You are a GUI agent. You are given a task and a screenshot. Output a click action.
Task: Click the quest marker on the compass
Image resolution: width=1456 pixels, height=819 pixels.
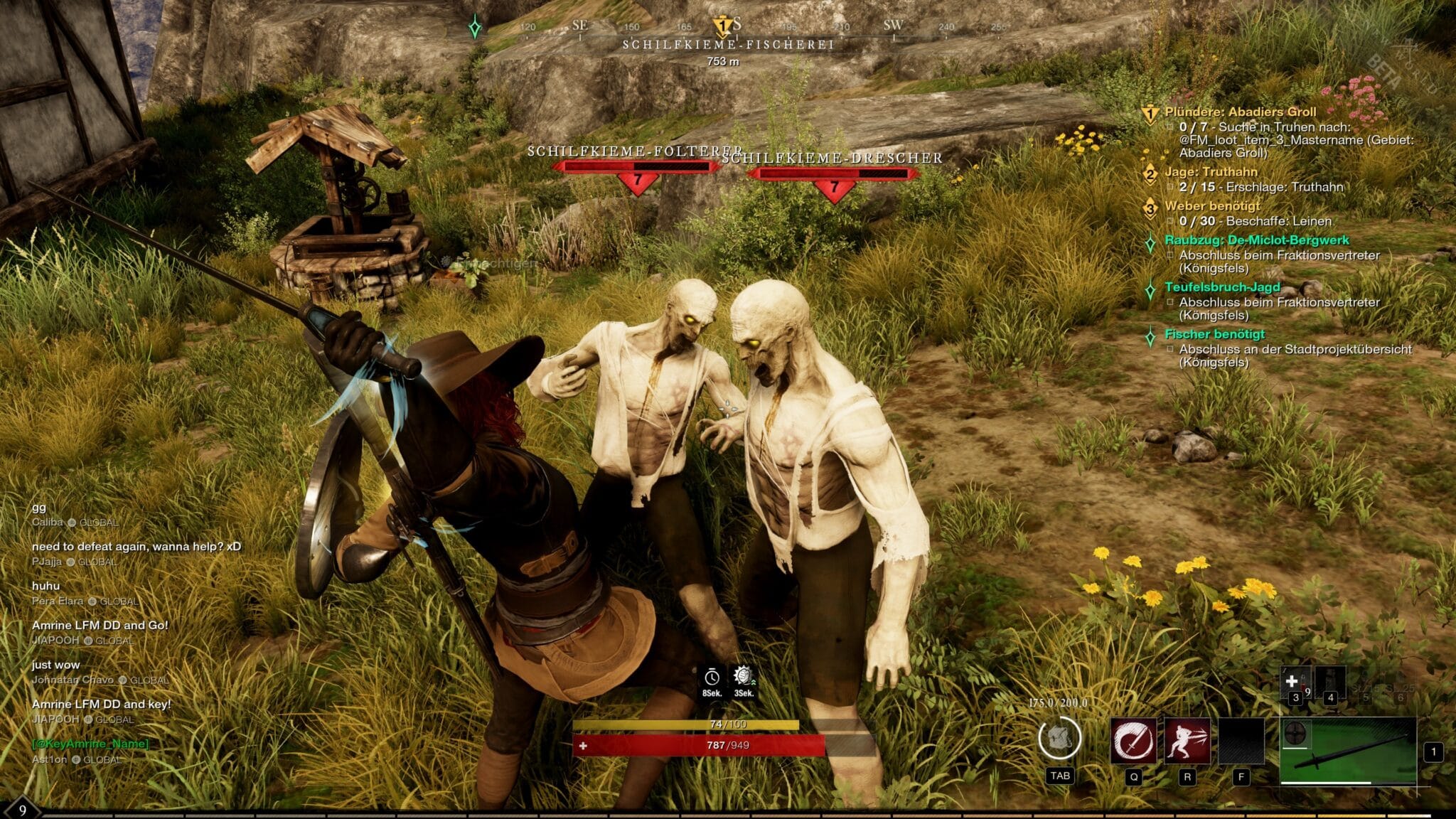tap(722, 26)
